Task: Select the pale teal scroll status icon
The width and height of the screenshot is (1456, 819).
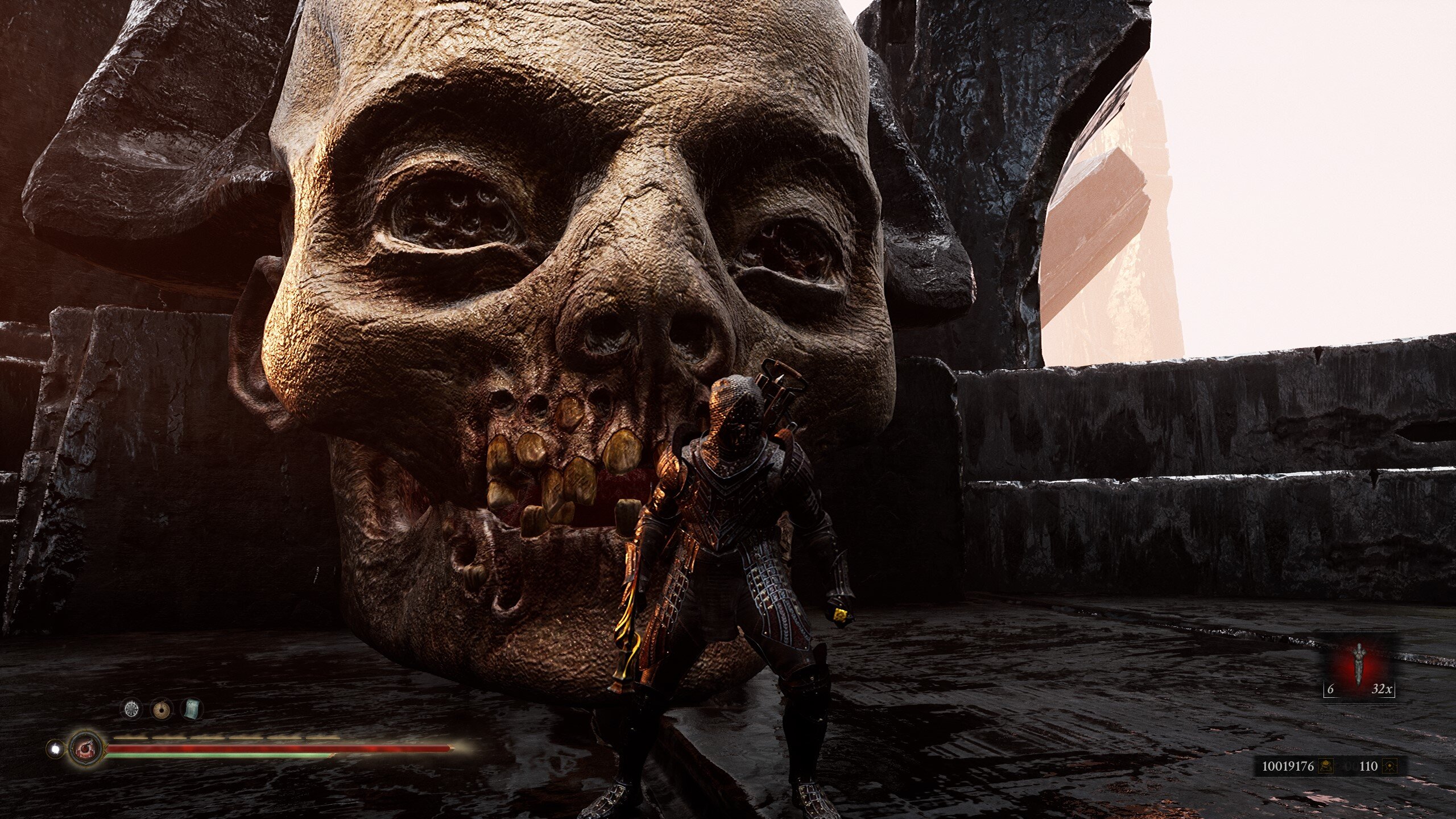Action: click(192, 709)
